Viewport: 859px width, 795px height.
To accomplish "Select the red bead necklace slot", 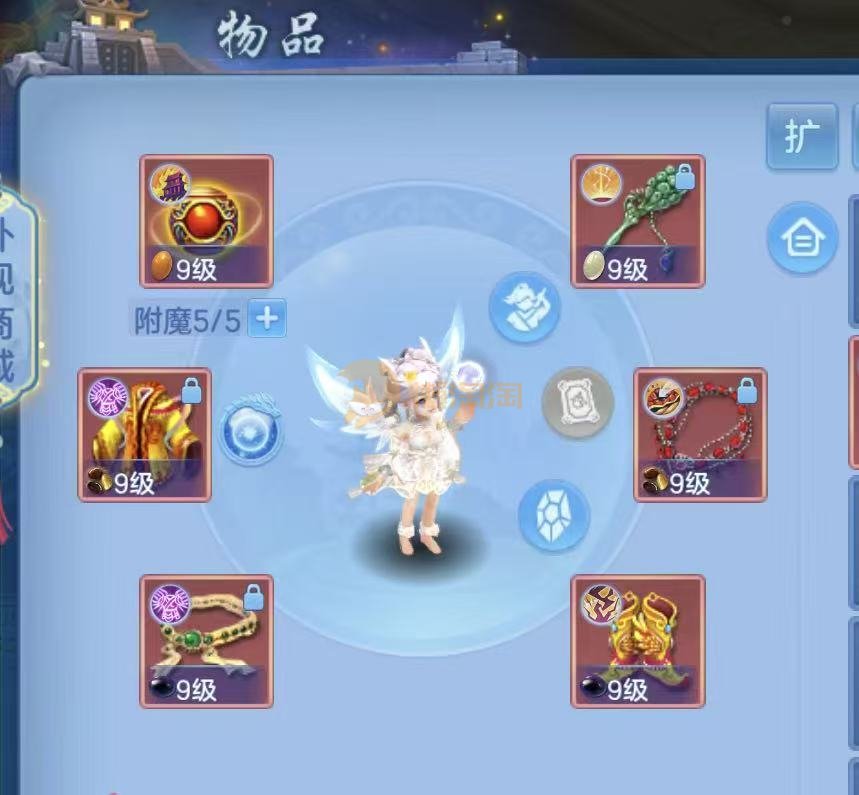I will coord(700,434).
